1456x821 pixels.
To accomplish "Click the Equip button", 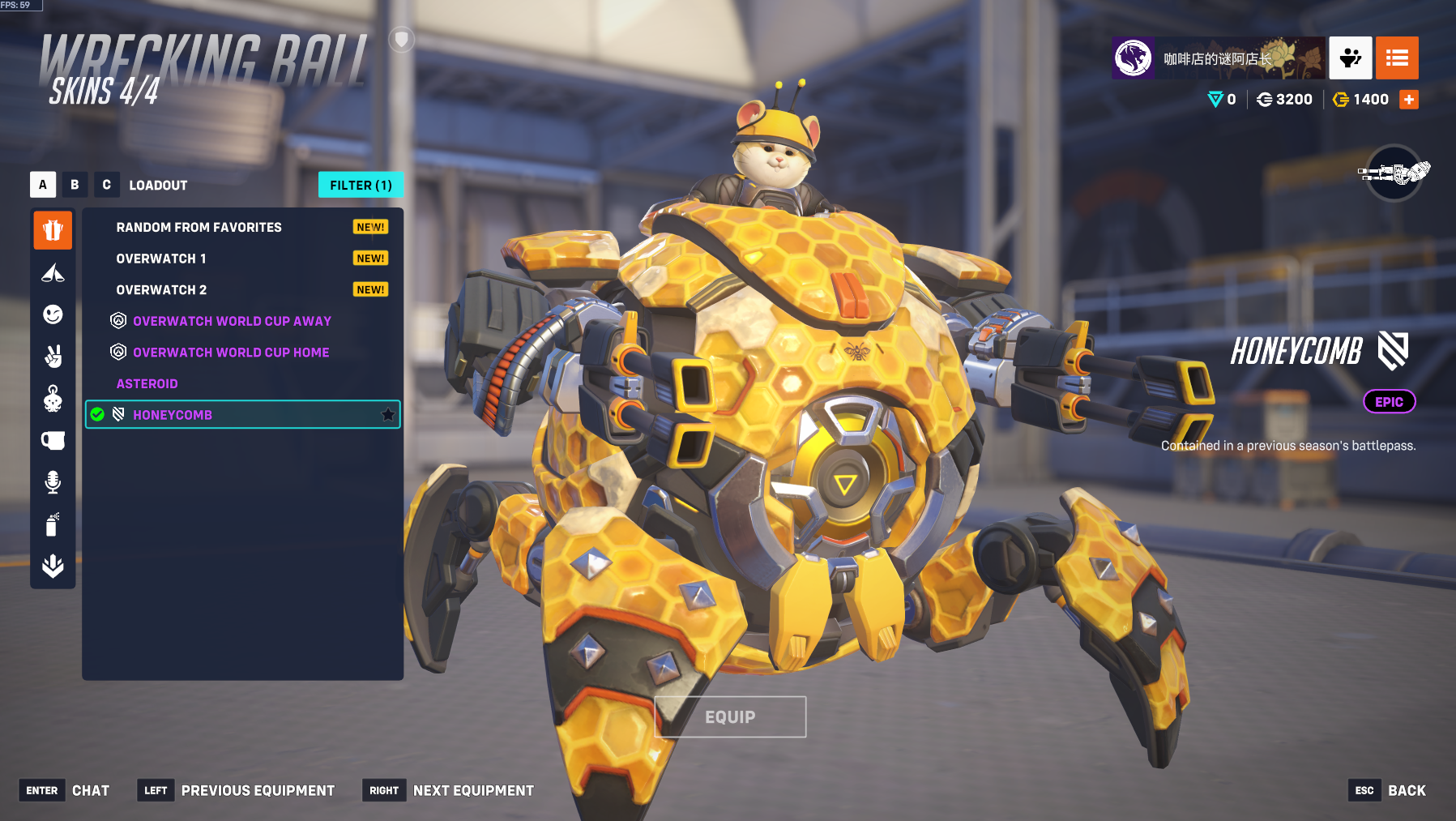I will coord(730,717).
